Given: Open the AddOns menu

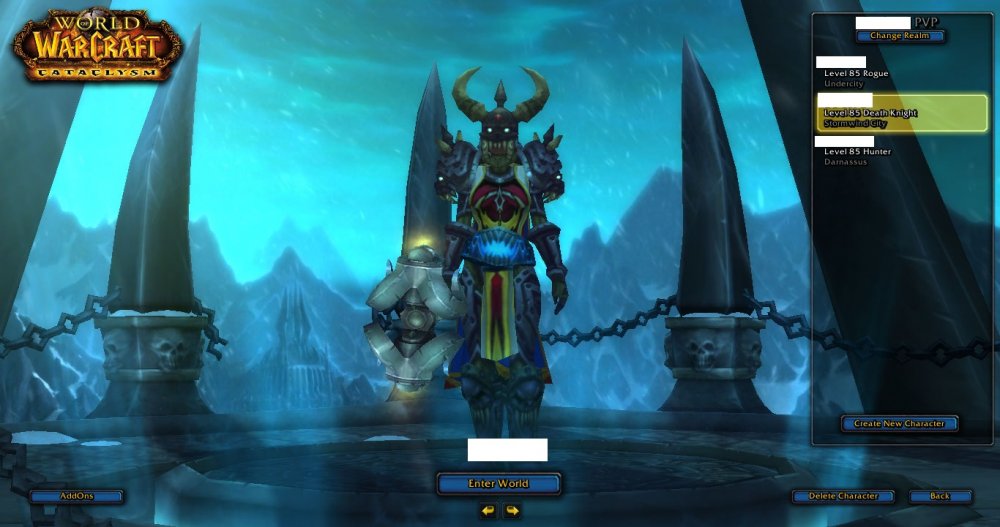Looking at the screenshot, I should point(77,496).
